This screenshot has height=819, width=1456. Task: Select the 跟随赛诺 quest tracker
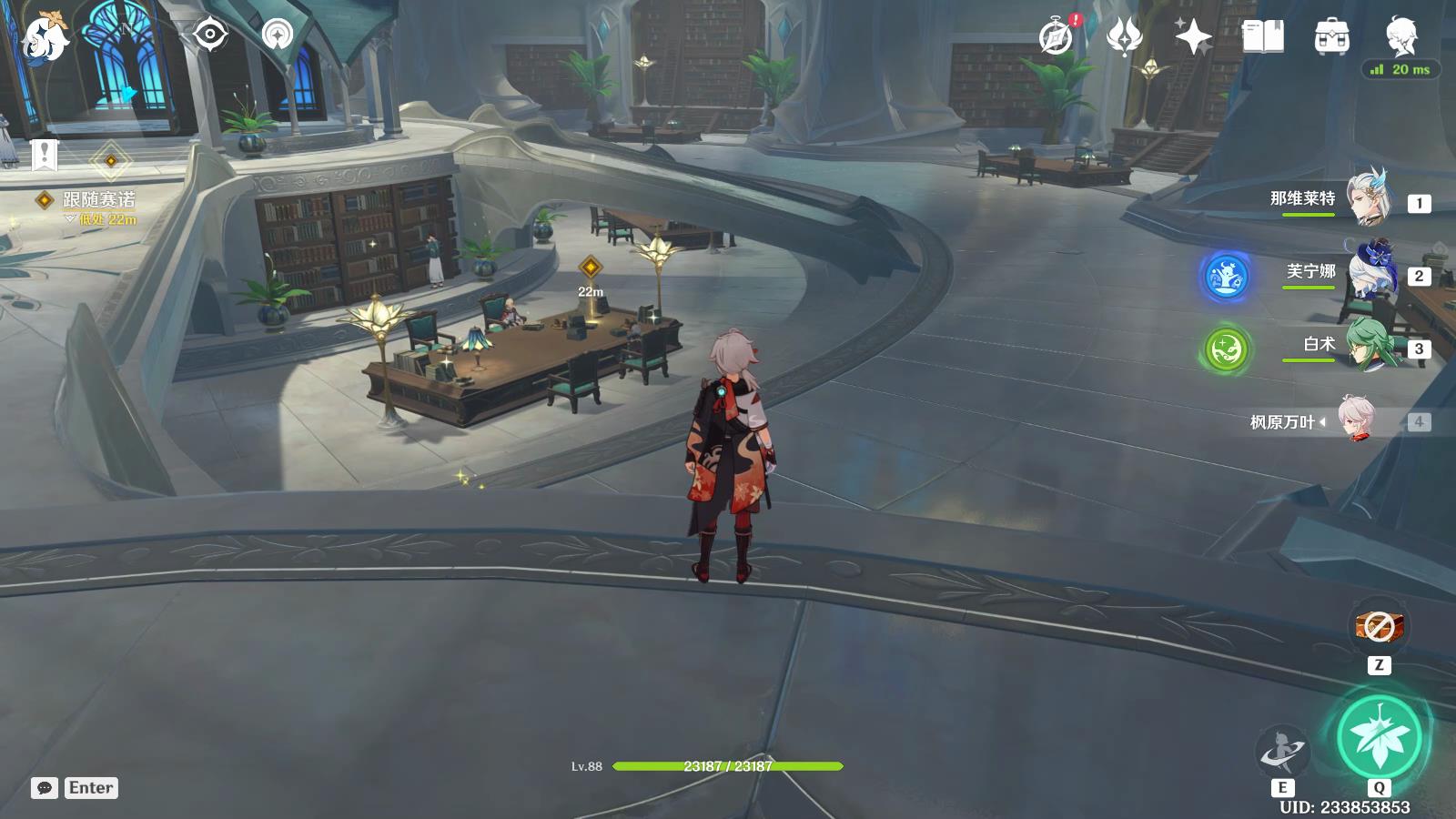tap(98, 199)
